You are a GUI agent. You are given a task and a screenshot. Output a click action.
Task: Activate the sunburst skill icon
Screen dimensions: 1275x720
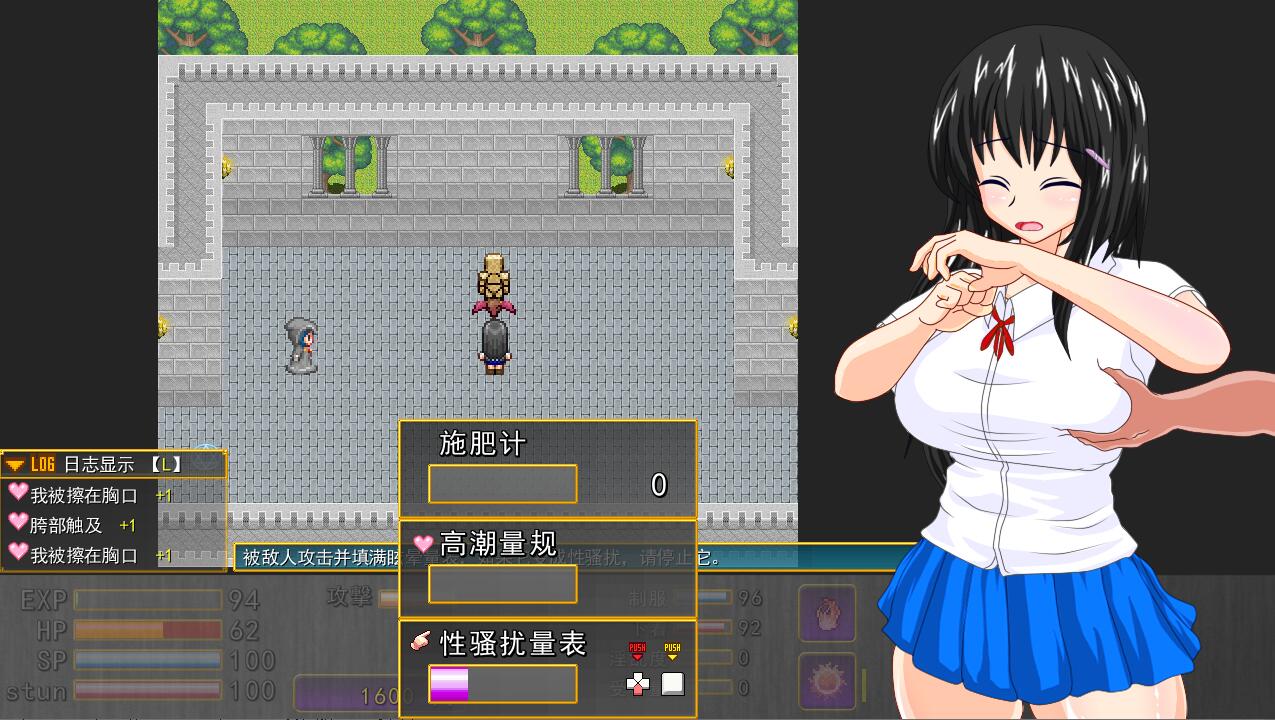827,682
